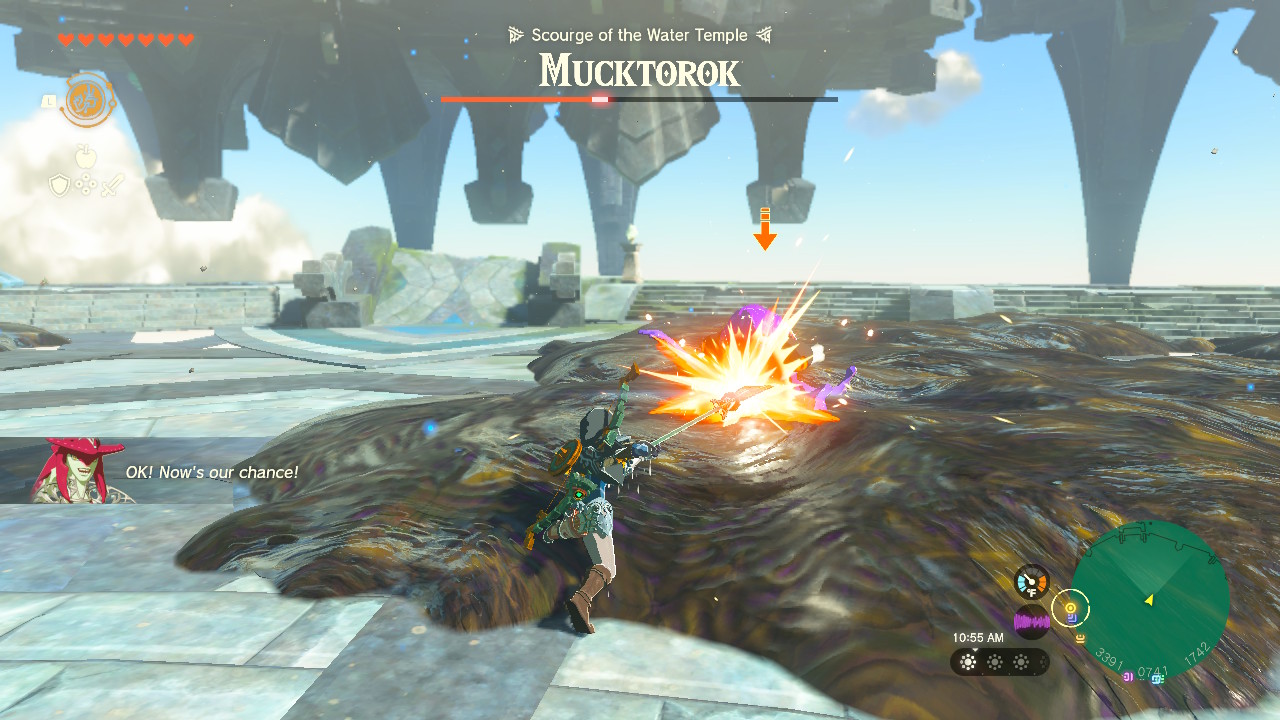Toggle the yellow Sage avatar inside the waypoint circle
This screenshot has height=720, width=1280.
point(1071,608)
